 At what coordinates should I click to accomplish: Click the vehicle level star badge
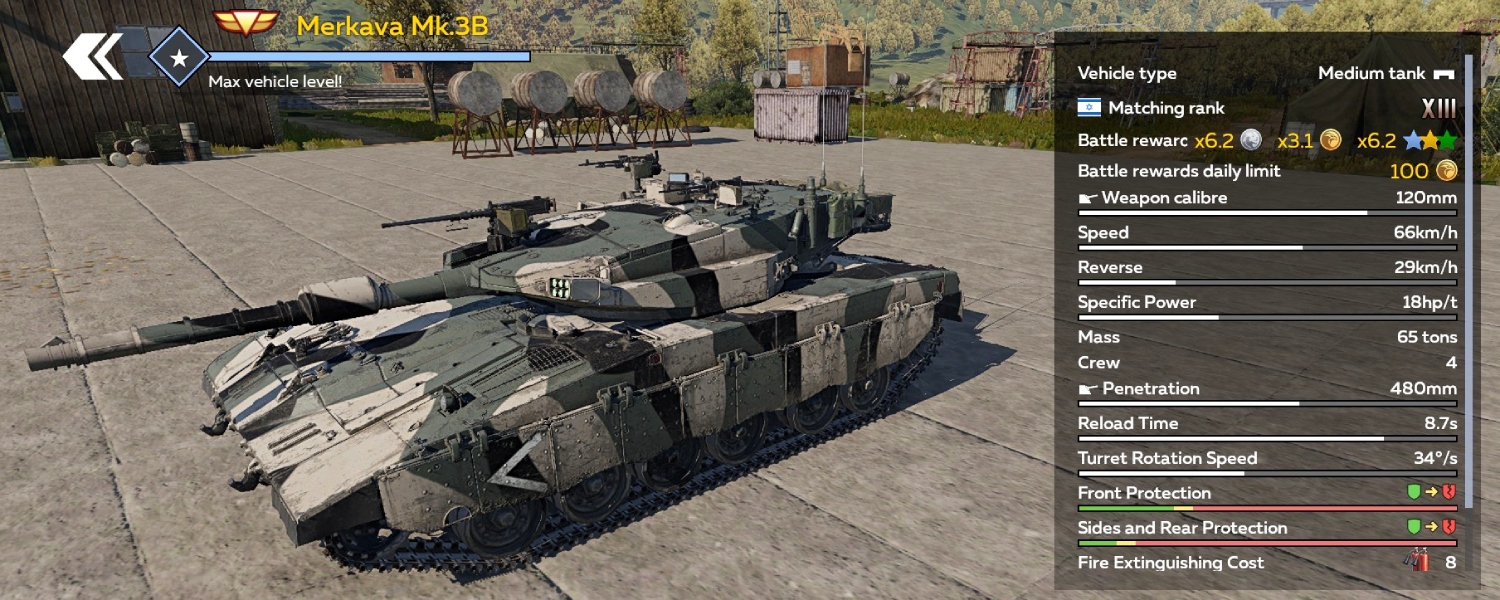[179, 59]
